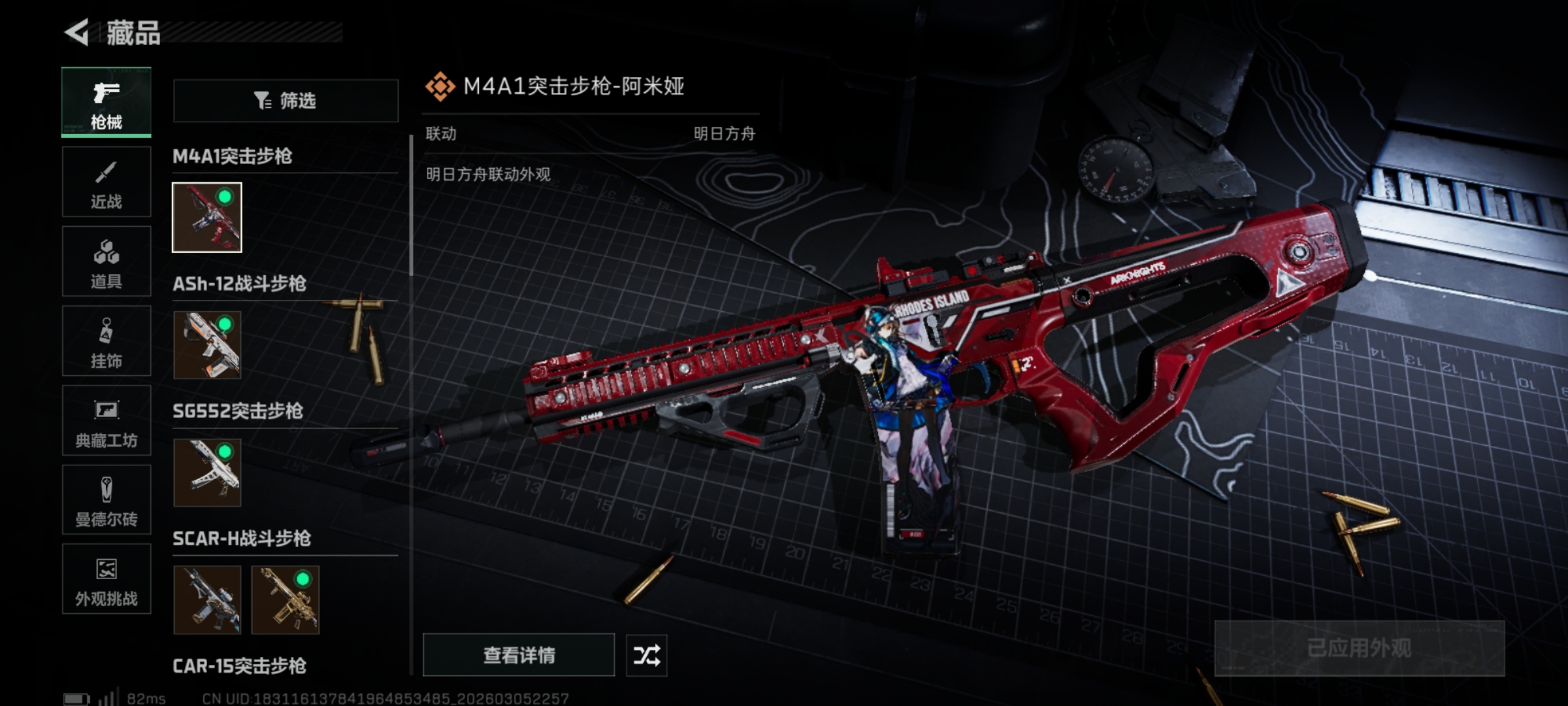The height and width of the screenshot is (706, 1568).
Task: Click the shuffle random-skin icon button
Action: (x=646, y=655)
